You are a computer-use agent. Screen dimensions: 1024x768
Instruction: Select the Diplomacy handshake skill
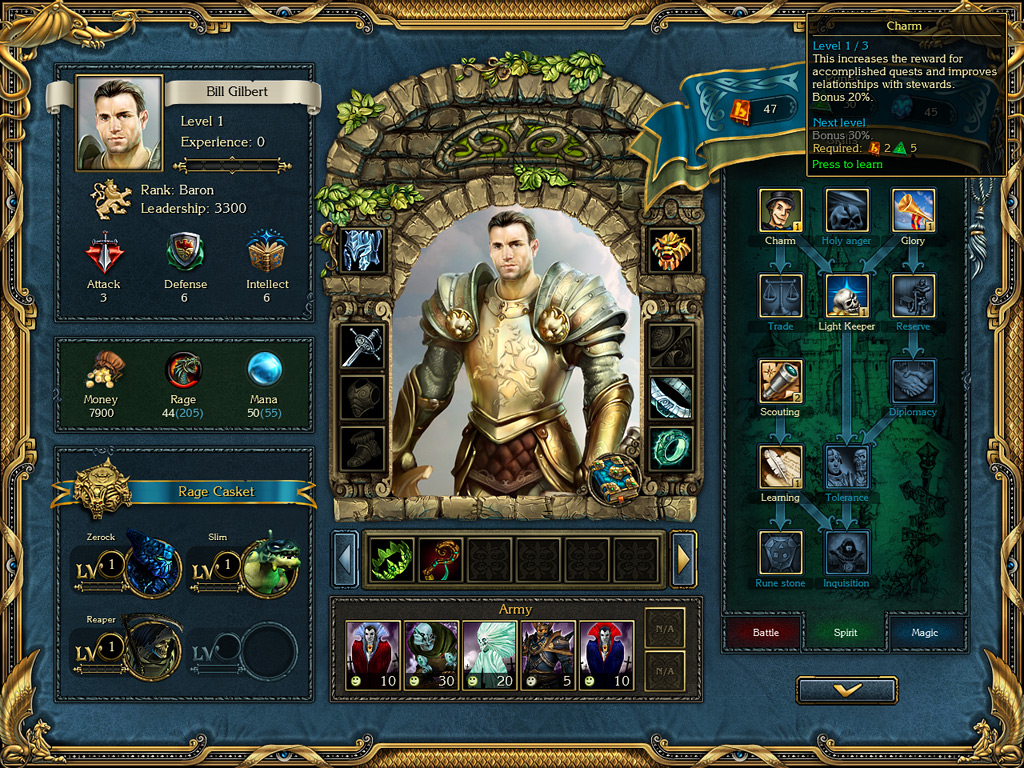(x=913, y=381)
